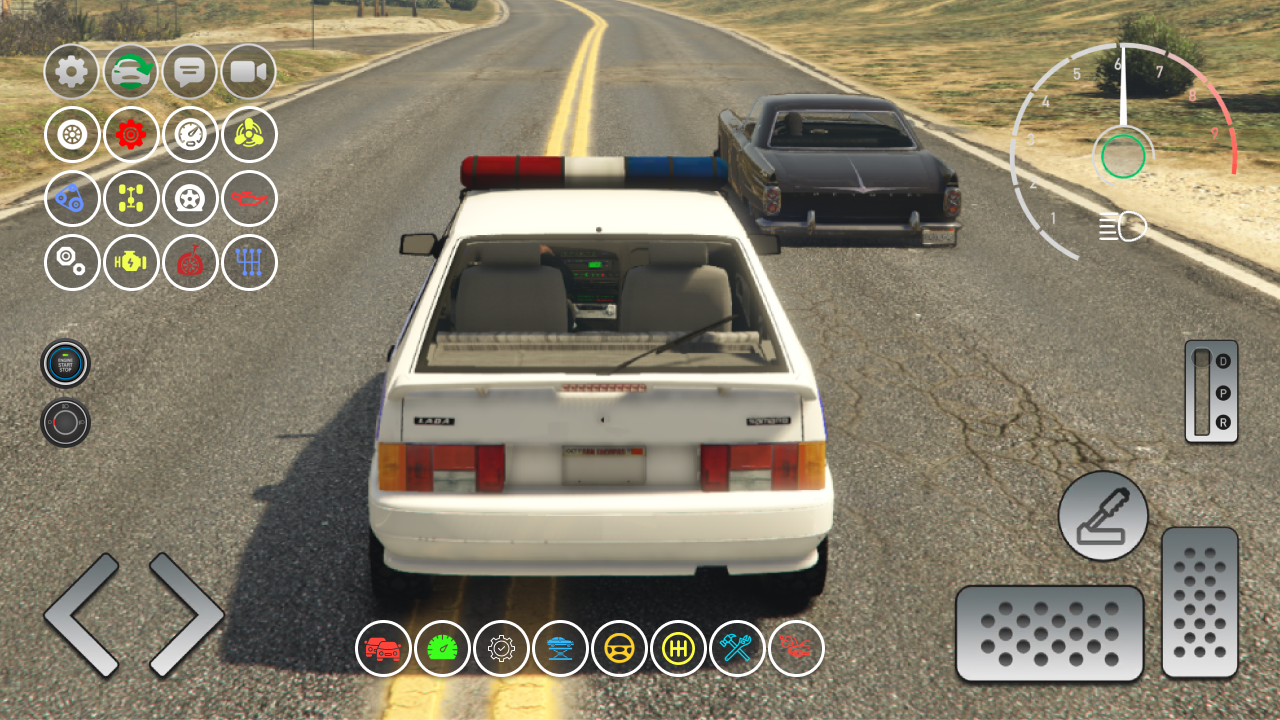Open the blue car lift icon
This screenshot has width=1280, height=720.
[561, 648]
